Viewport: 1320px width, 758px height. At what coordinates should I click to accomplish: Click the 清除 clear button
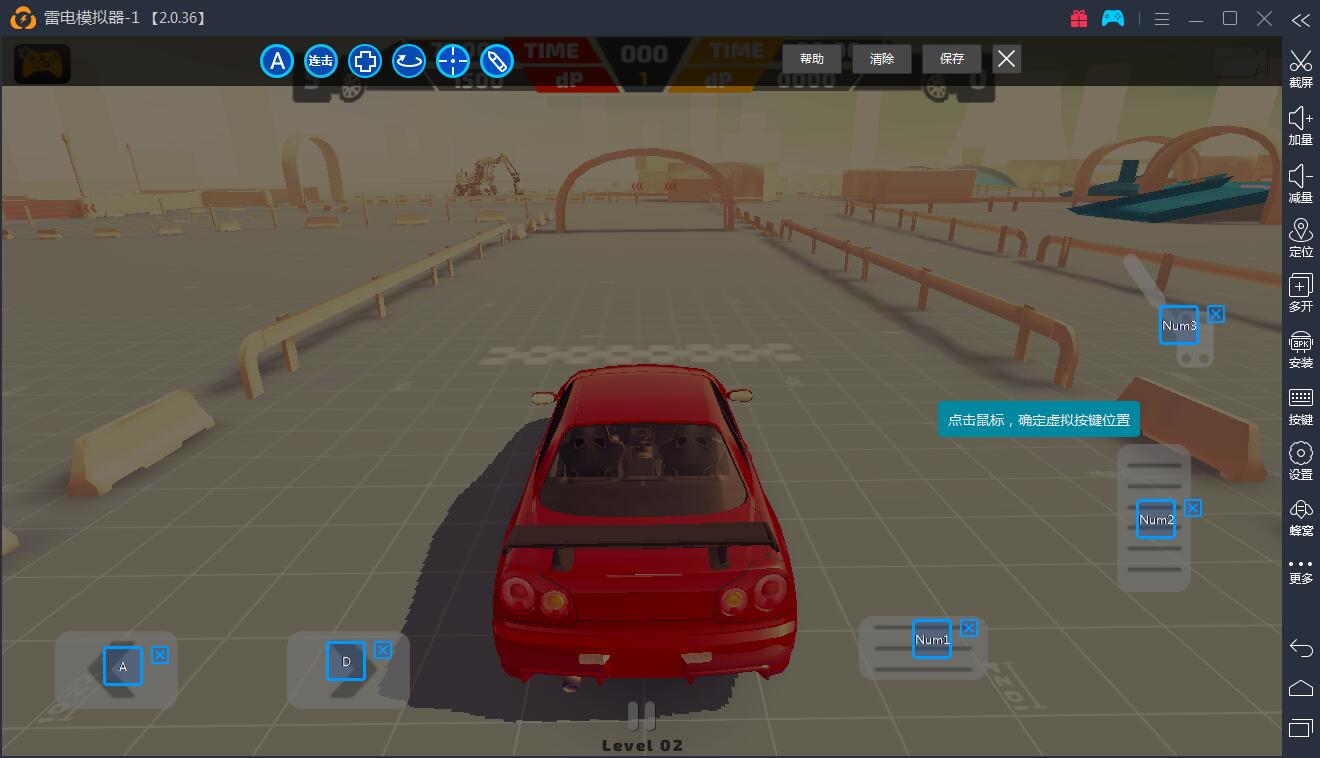(x=881, y=59)
